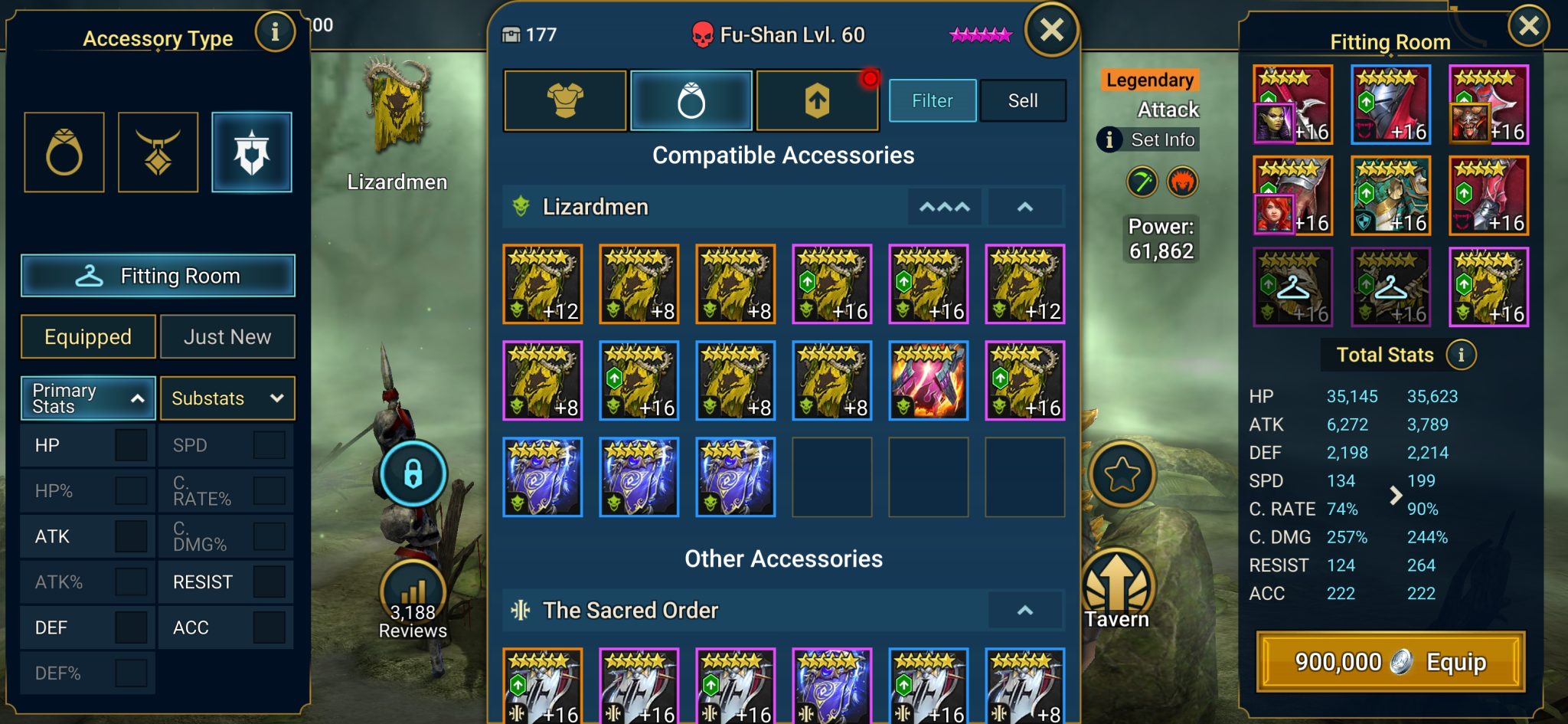Click the lock icon on the champion

coord(413,473)
